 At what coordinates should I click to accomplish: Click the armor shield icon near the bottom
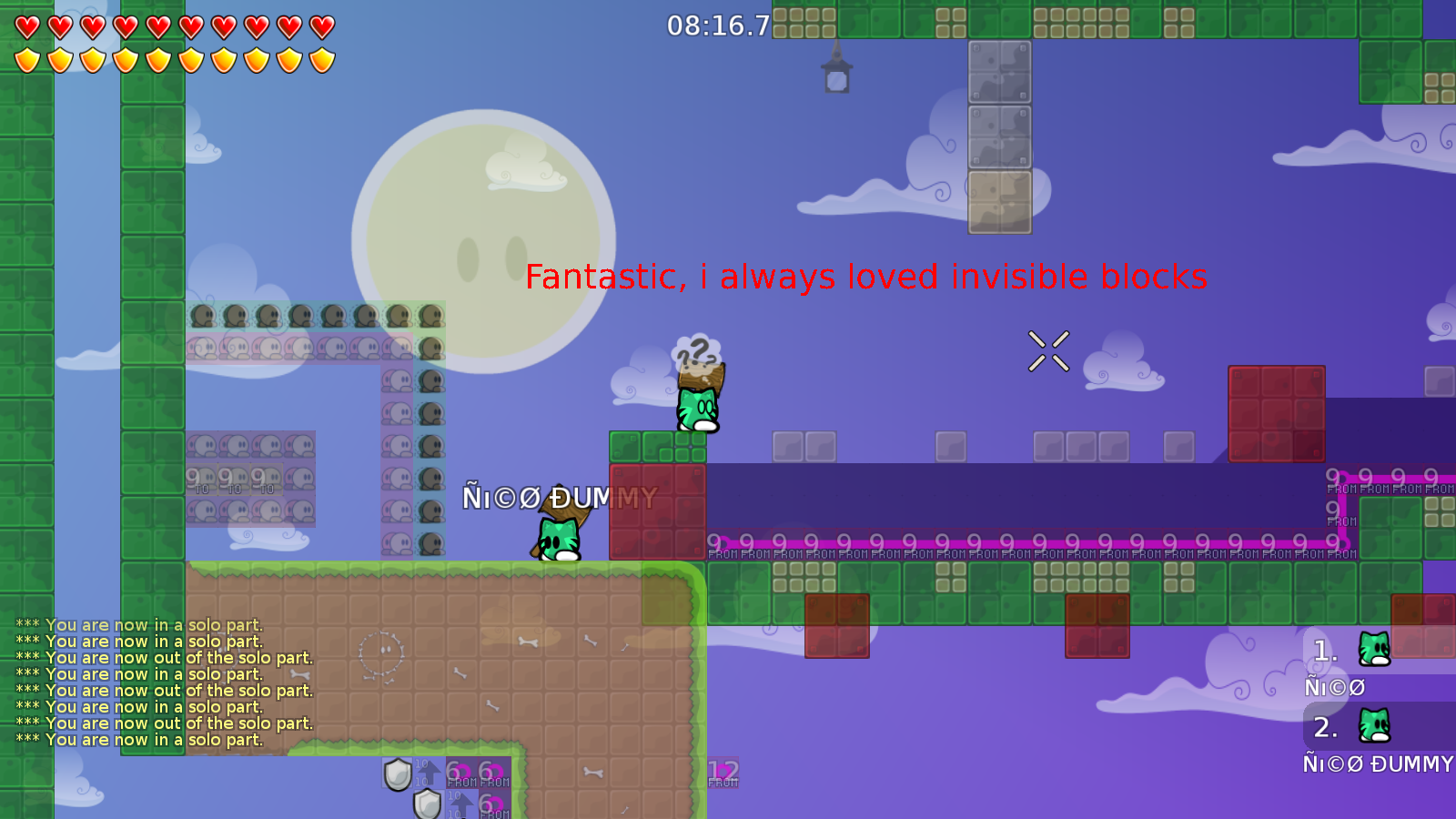[399, 773]
